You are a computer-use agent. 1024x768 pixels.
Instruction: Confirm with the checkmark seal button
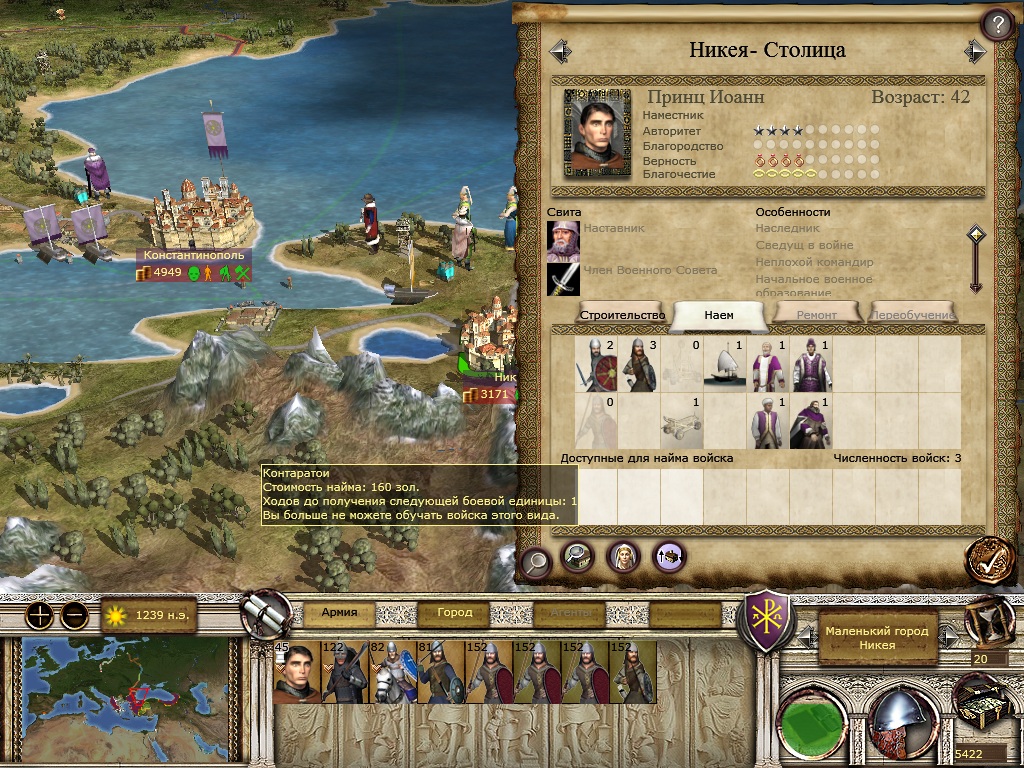pos(990,561)
